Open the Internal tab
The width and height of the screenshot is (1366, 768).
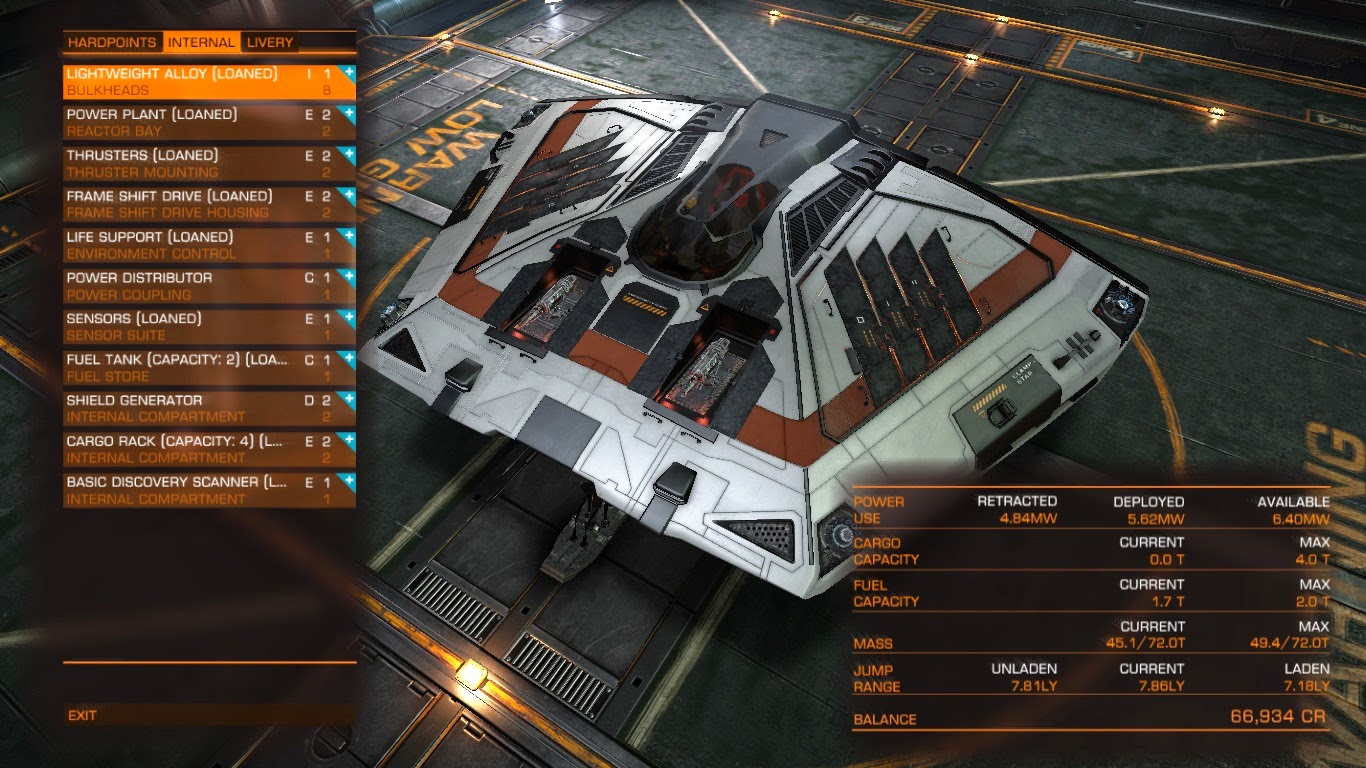point(201,43)
